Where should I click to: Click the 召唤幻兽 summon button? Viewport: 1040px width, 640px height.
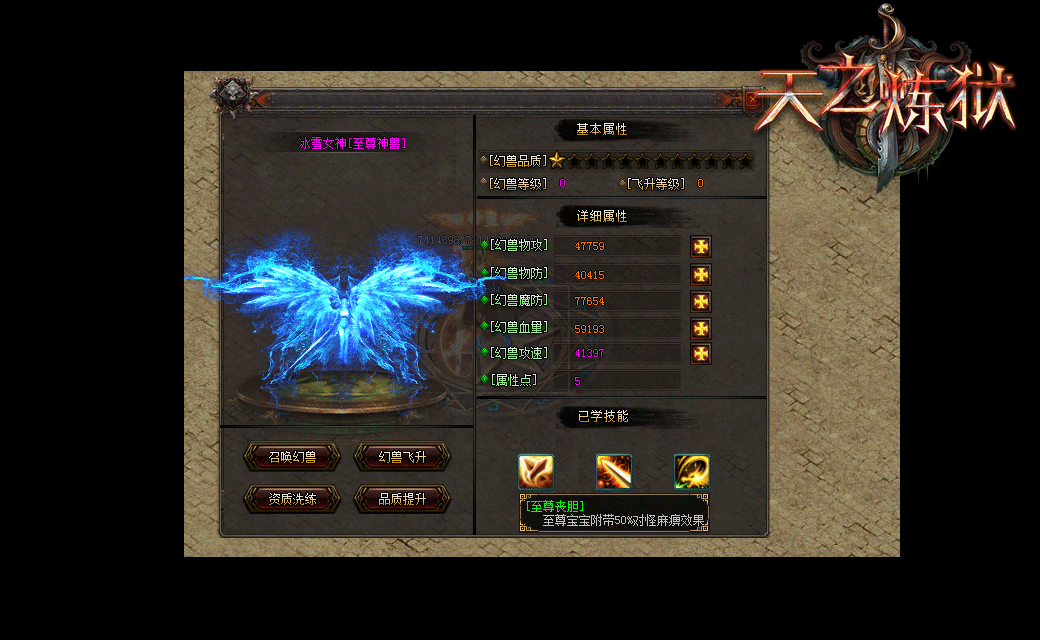click(x=292, y=457)
